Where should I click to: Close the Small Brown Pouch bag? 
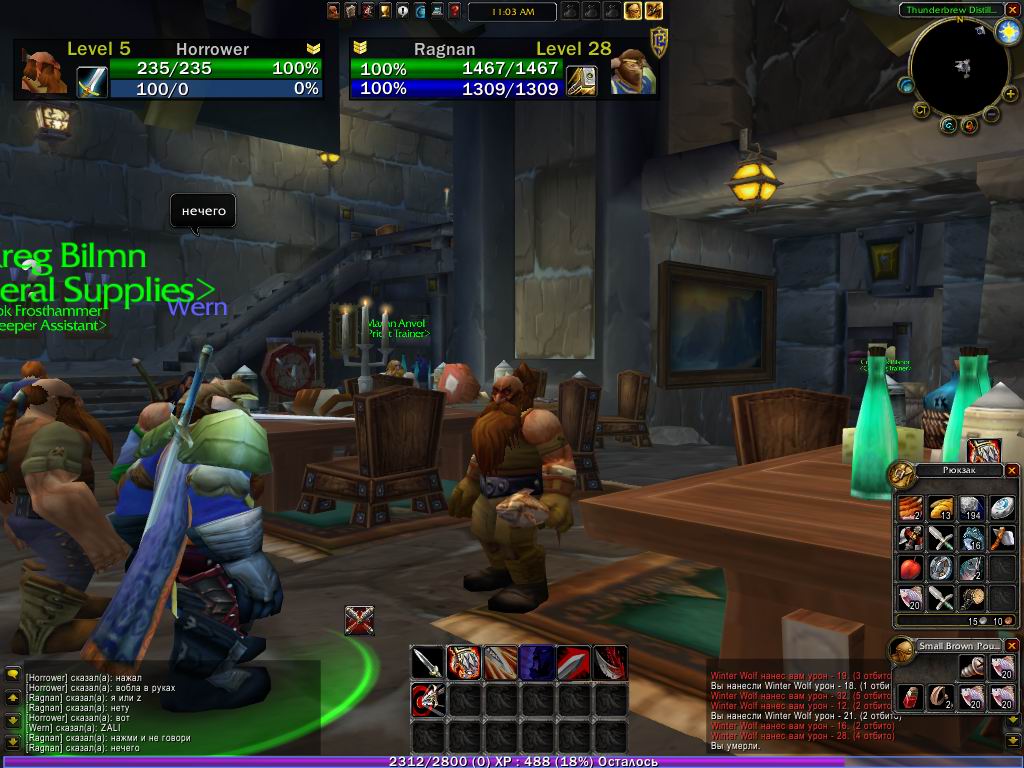[1011, 646]
